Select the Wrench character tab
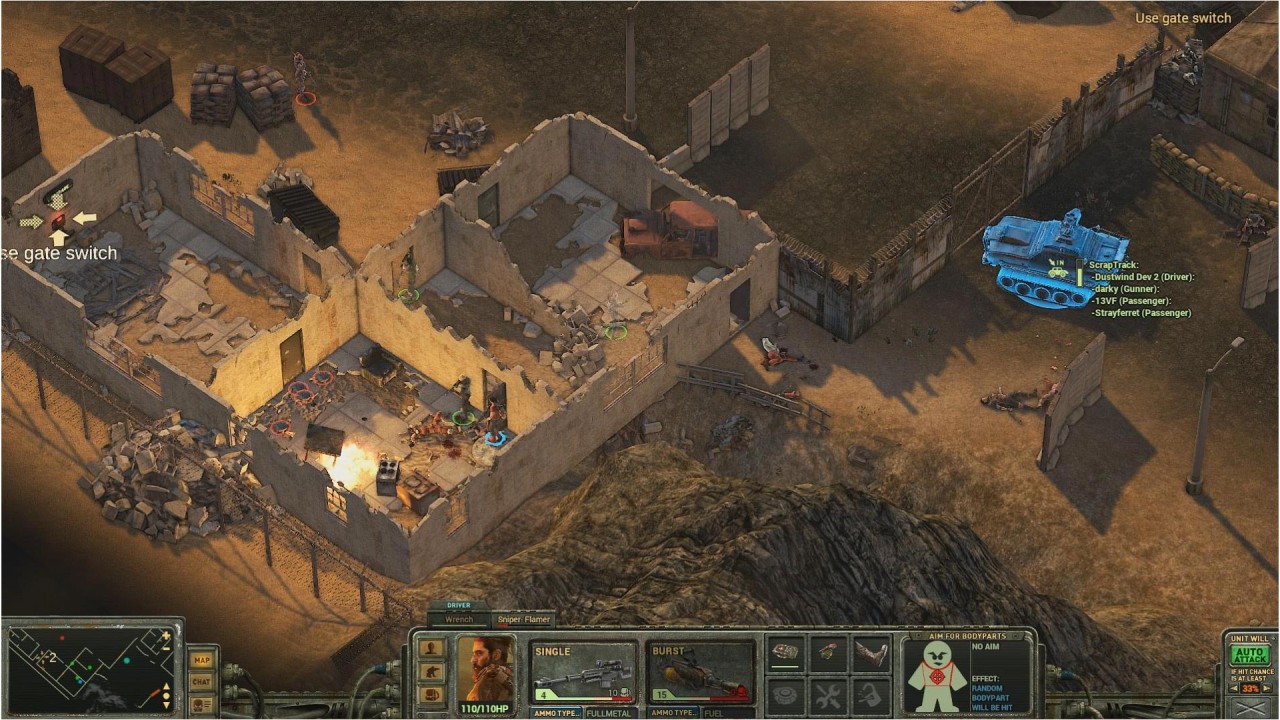The image size is (1280, 720). (459, 620)
